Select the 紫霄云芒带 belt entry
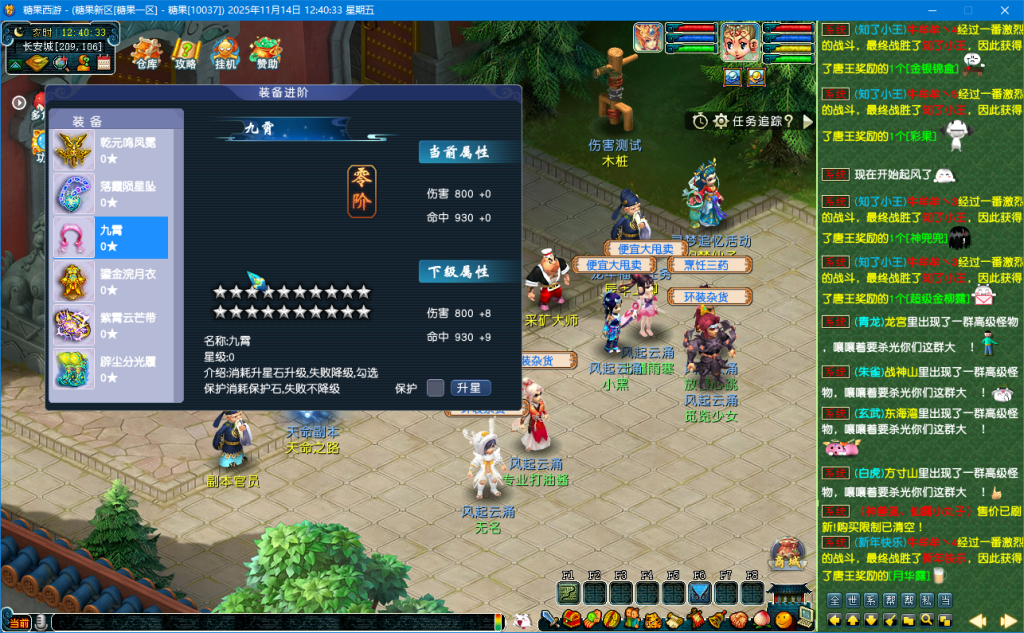Screen dimensions: 1024x633 tap(110, 325)
